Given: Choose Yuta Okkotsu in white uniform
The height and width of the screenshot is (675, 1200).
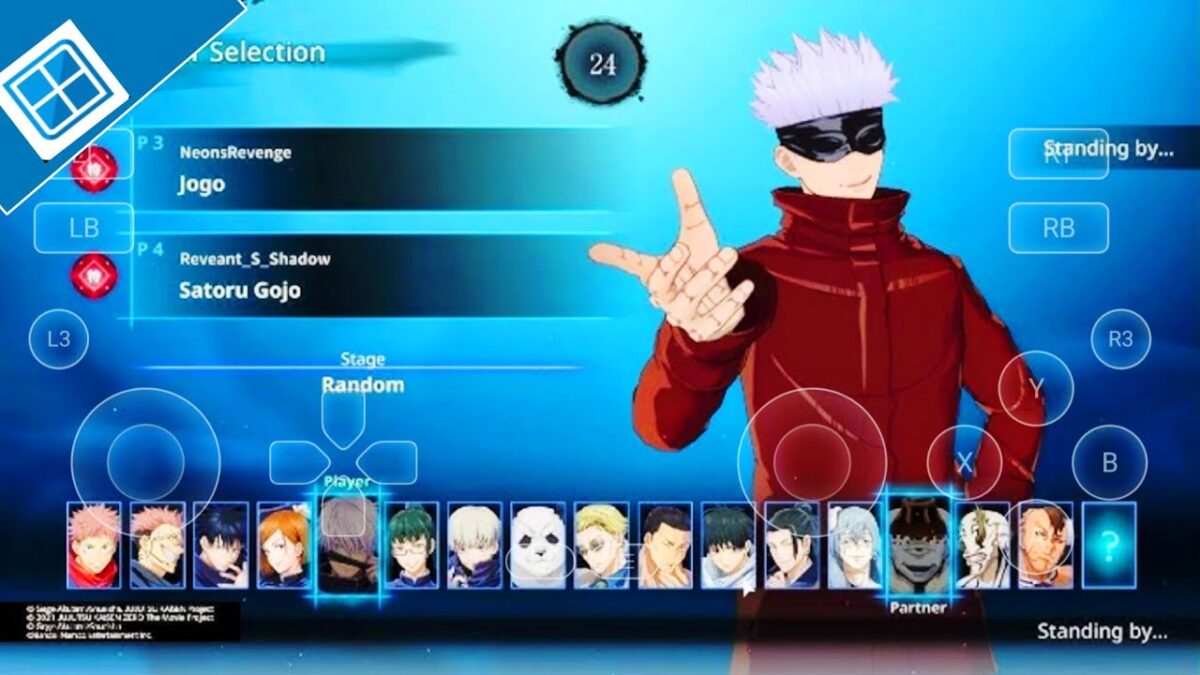Looking at the screenshot, I should (x=728, y=545).
